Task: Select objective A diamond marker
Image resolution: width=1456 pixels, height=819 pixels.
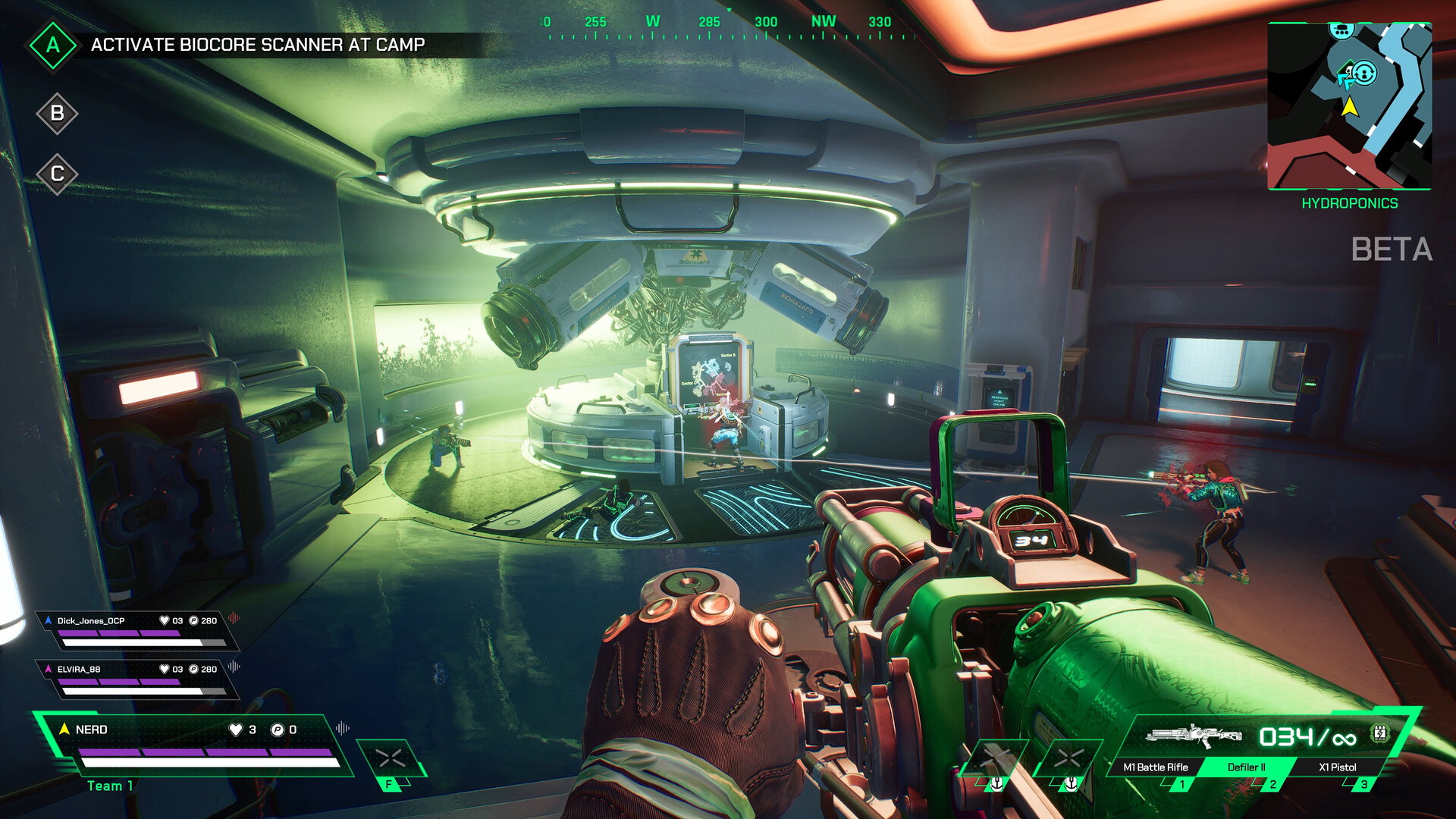Action: point(52,45)
